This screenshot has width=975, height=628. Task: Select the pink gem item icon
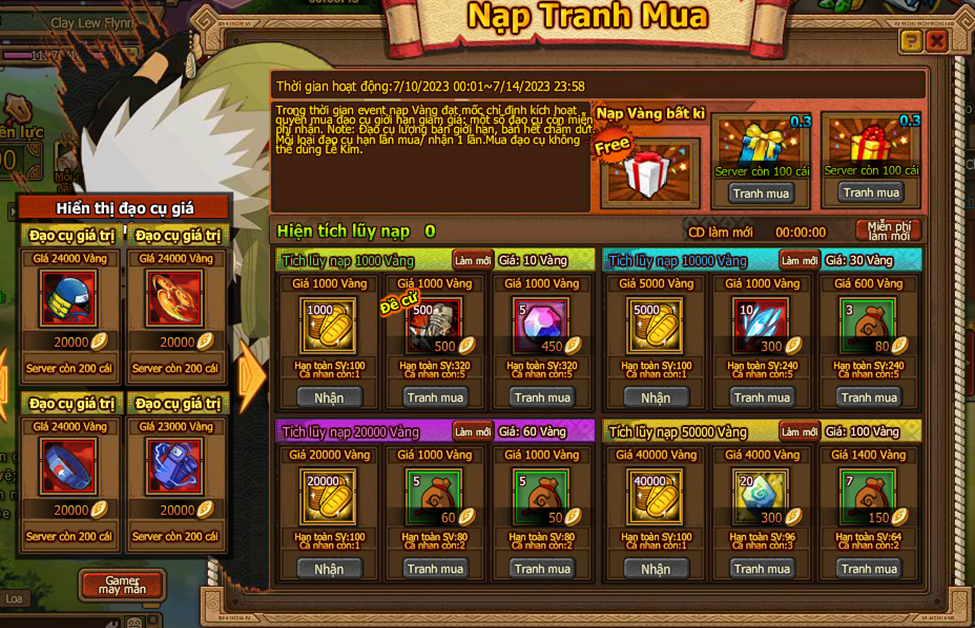(x=541, y=326)
